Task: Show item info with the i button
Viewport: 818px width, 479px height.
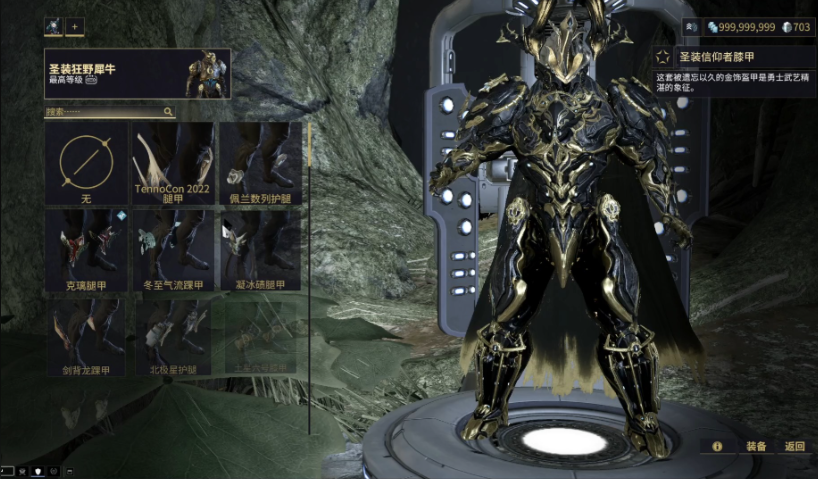Action: [717, 446]
